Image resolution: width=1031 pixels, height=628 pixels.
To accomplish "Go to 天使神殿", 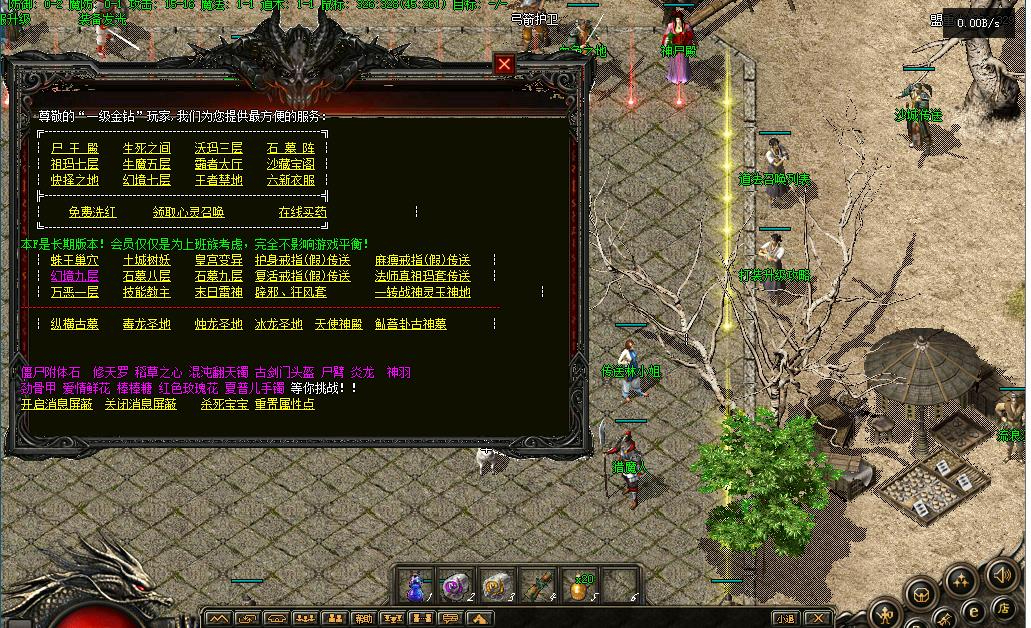I will (x=338, y=324).
